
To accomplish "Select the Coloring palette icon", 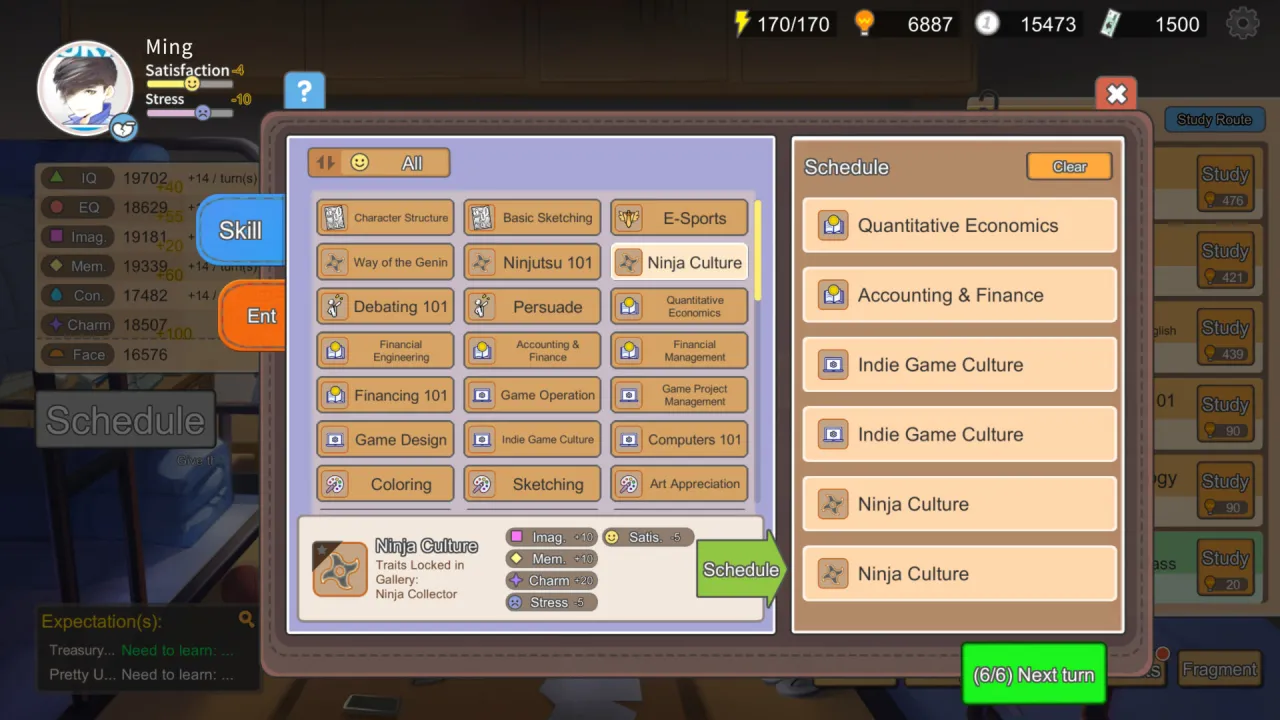I will click(334, 484).
